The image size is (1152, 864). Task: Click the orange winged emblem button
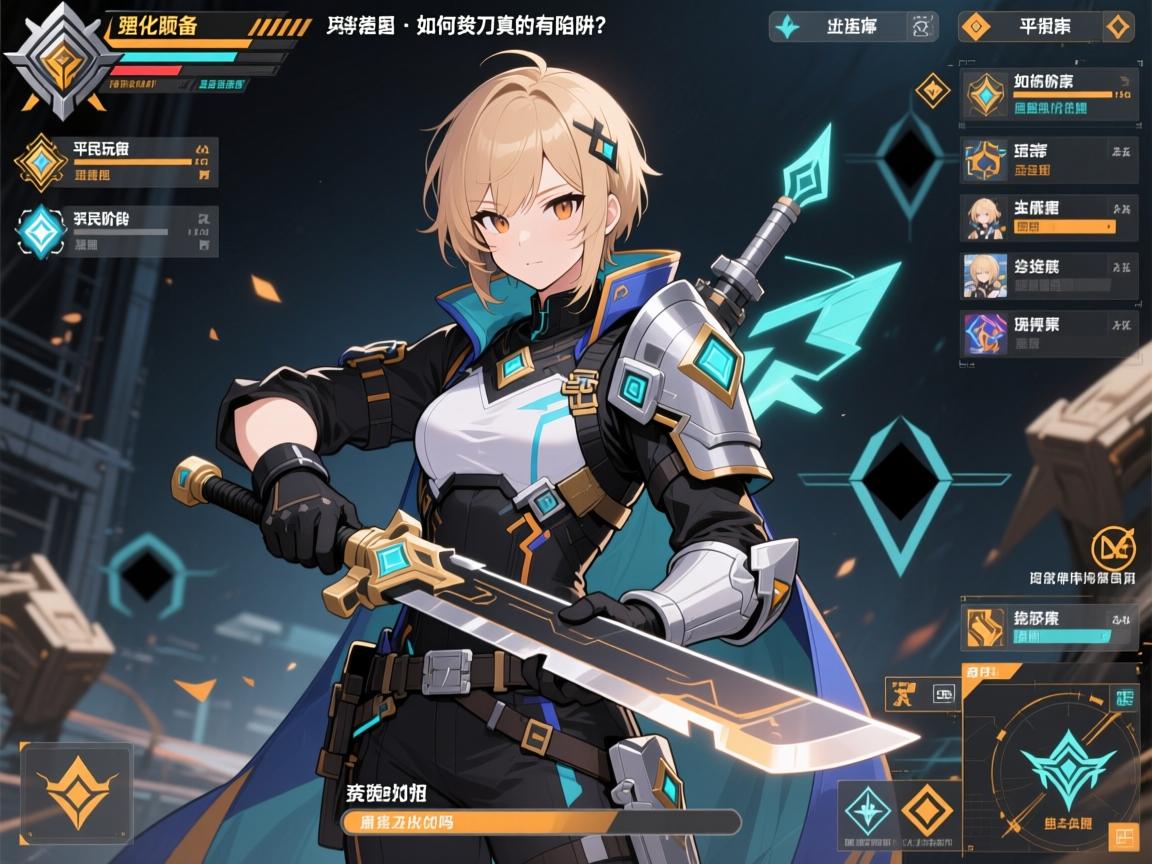76,789
